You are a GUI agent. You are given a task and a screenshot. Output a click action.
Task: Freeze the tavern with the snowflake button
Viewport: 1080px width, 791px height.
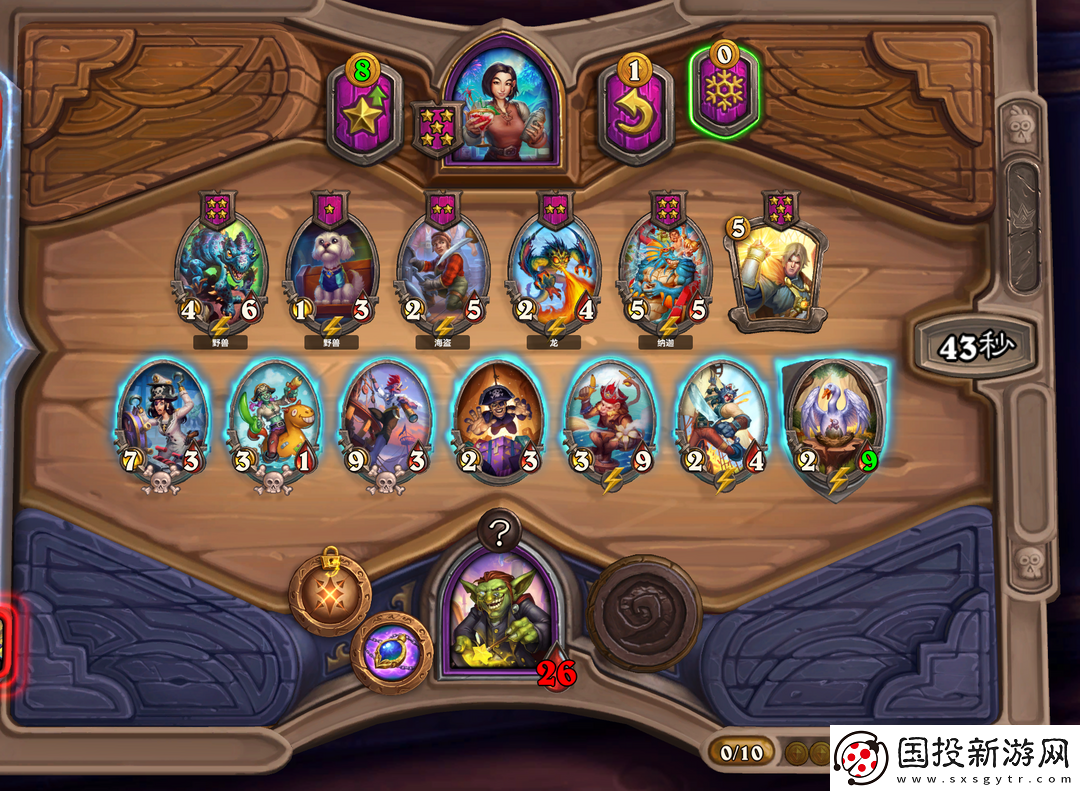(723, 92)
